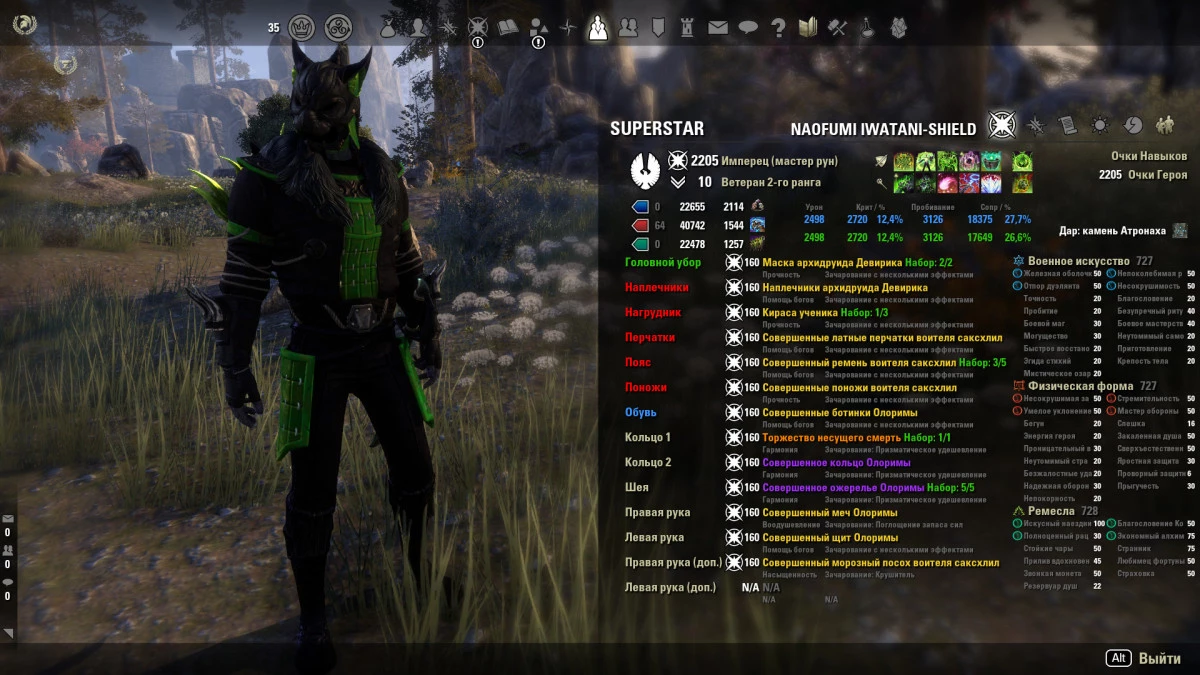Switch to the sun gear tab
Viewport: 1200px width, 675px height.
pos(1100,125)
